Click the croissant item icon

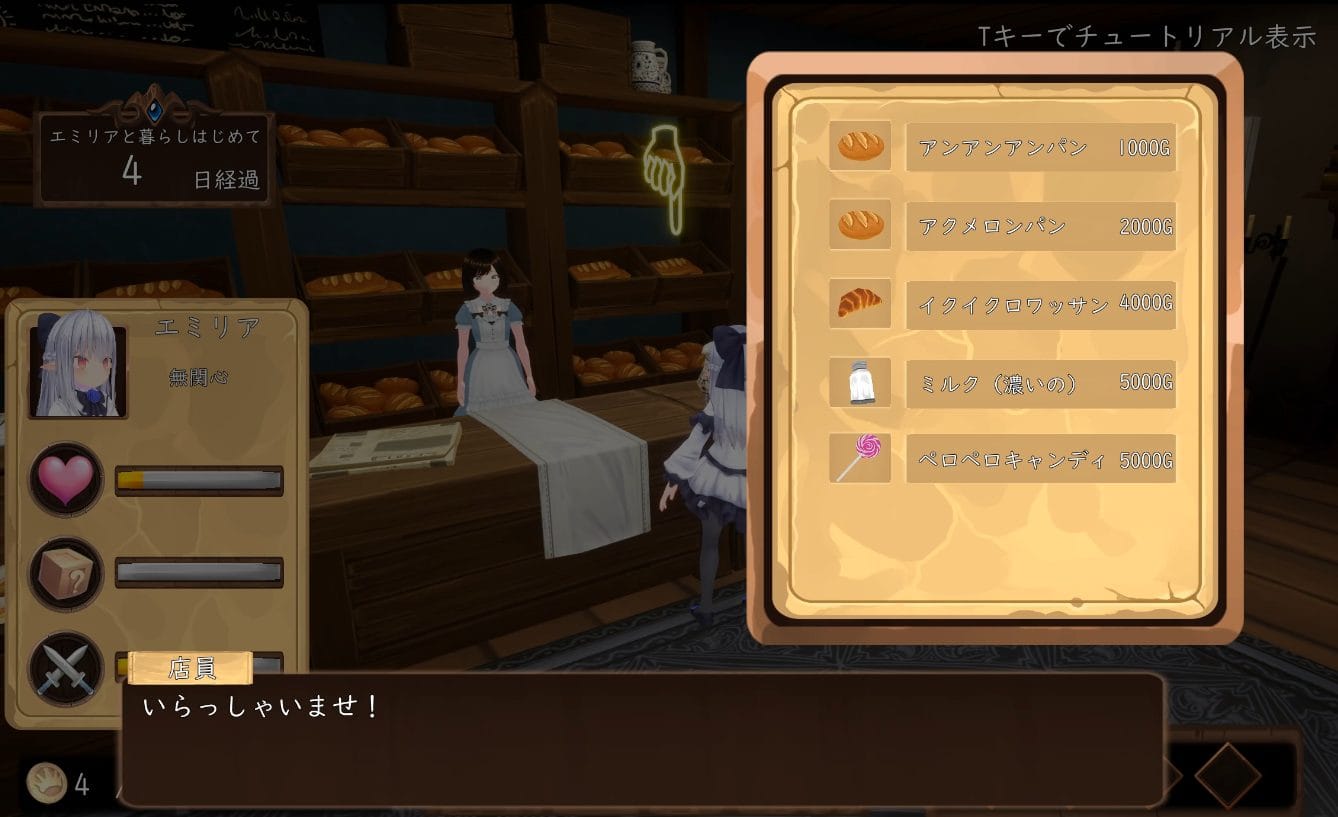pyautogui.click(x=860, y=303)
